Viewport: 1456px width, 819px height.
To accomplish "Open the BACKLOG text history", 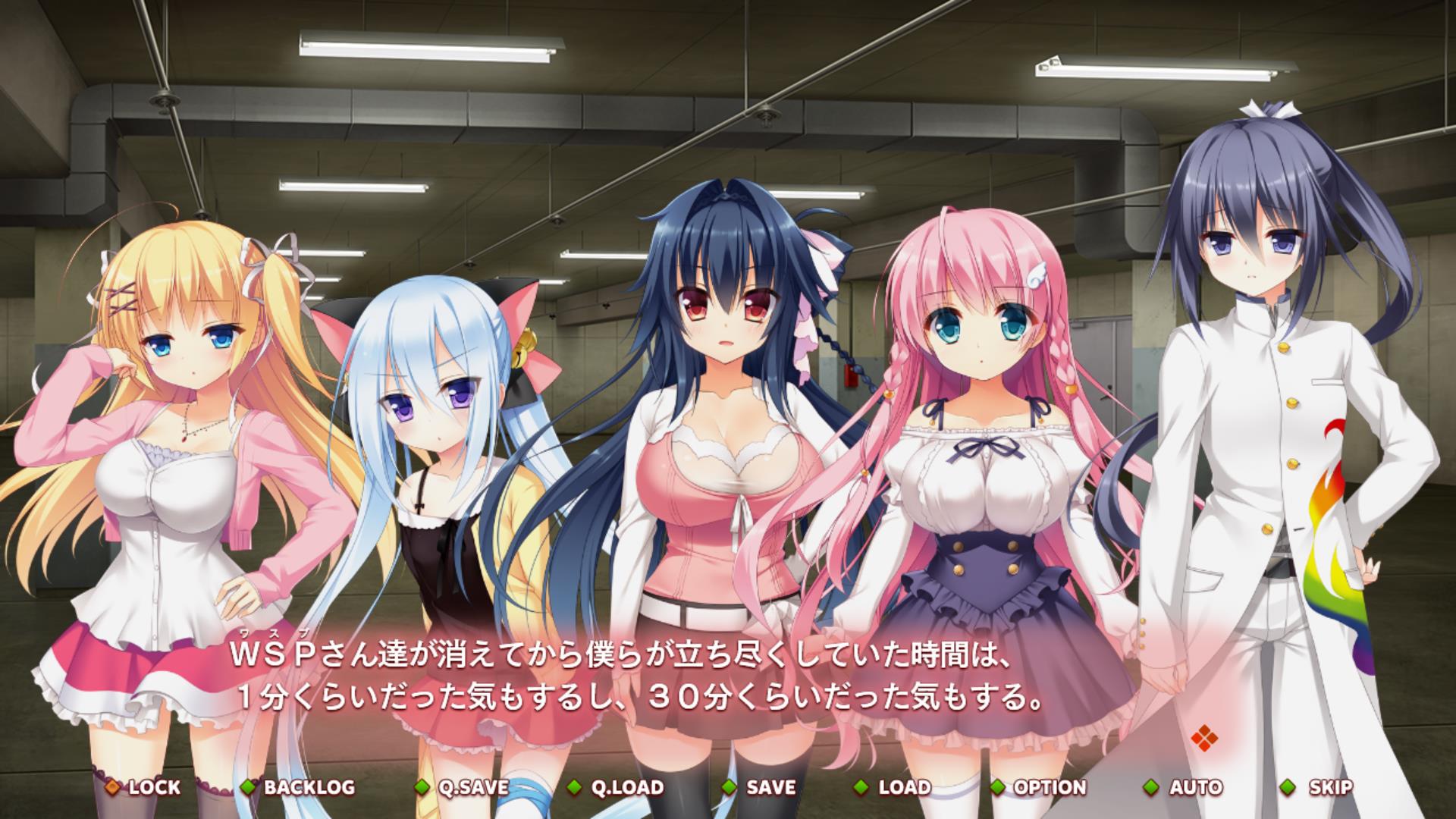I will point(299,787).
